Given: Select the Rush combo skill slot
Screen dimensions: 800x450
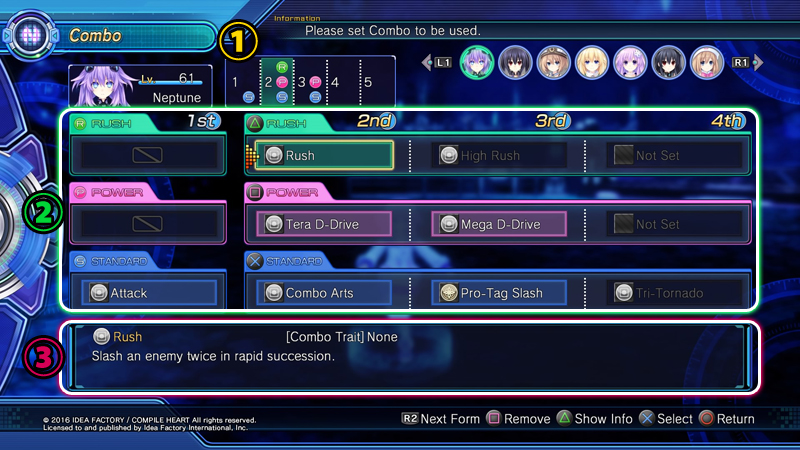Looking at the screenshot, I should tap(324, 155).
